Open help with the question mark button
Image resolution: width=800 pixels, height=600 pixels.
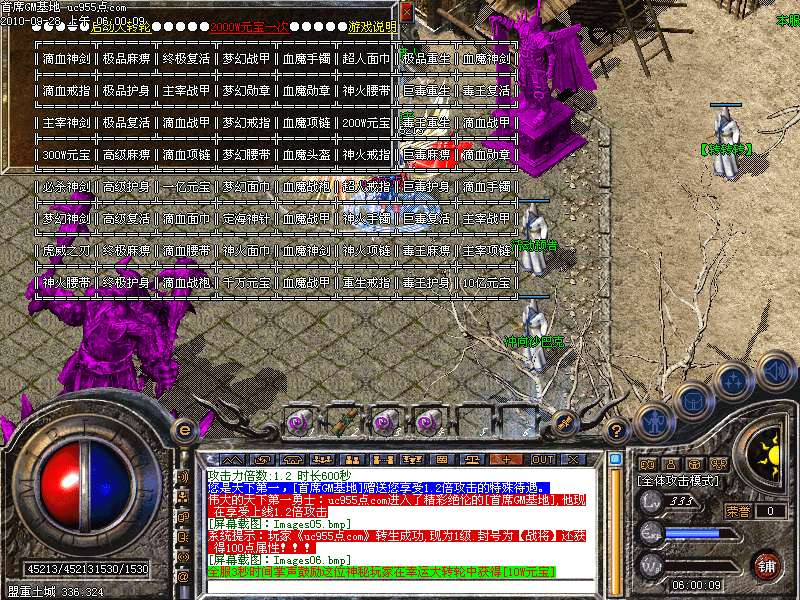pos(618,430)
